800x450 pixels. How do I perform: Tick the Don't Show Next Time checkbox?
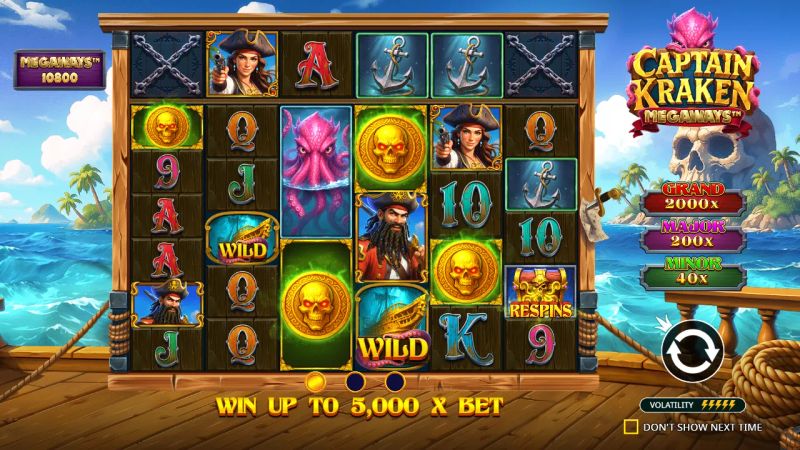pyautogui.click(x=630, y=427)
